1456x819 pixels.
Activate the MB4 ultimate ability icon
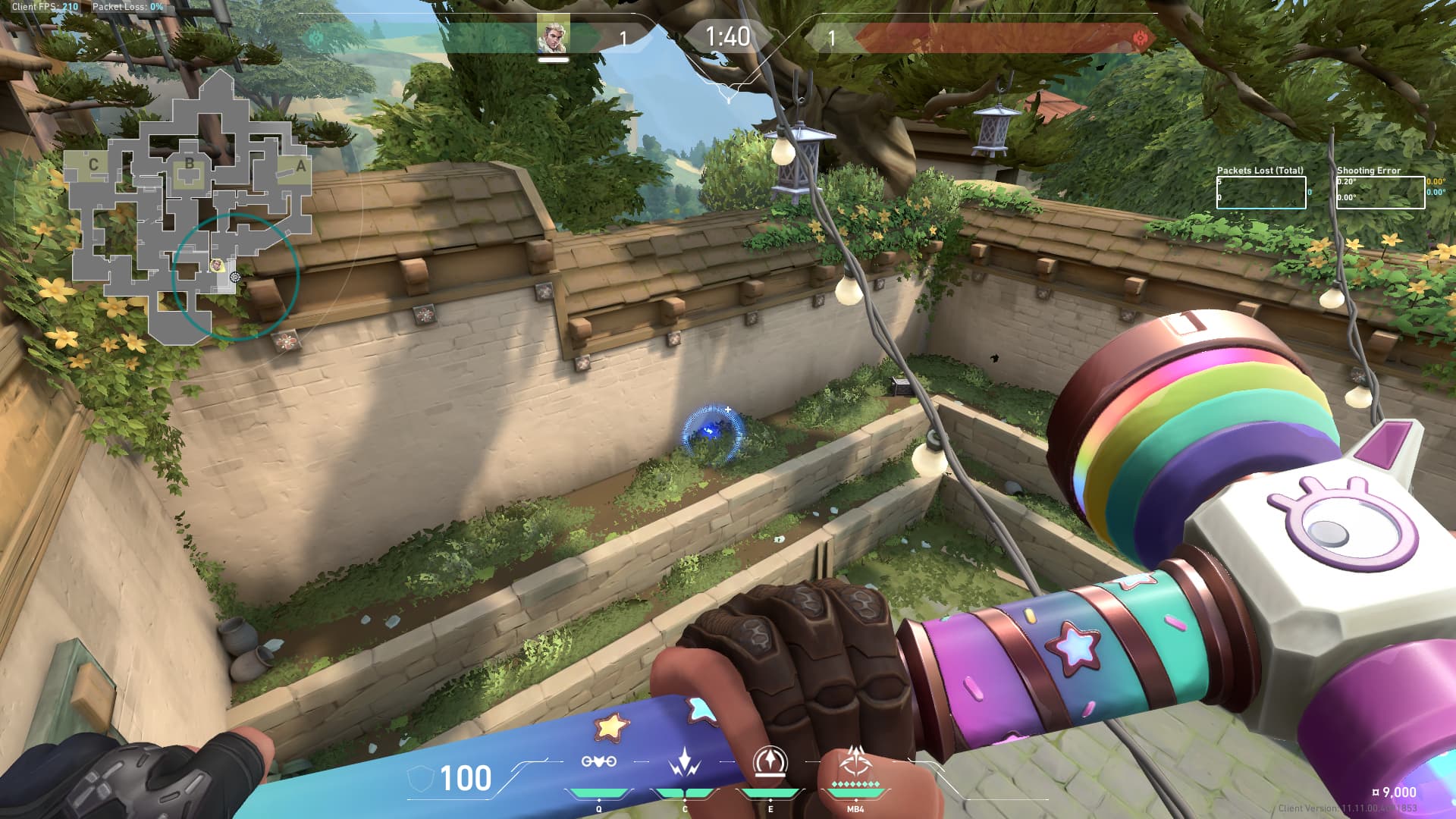point(855,760)
